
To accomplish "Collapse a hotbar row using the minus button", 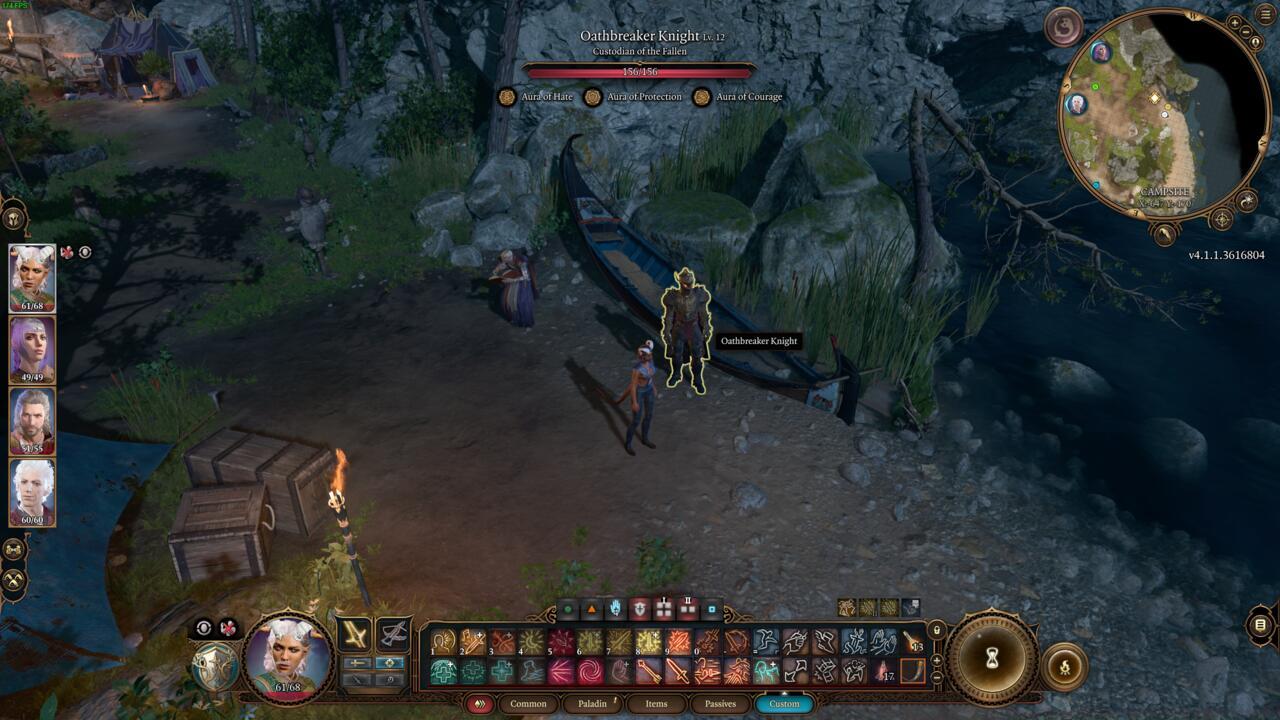I will click(936, 676).
